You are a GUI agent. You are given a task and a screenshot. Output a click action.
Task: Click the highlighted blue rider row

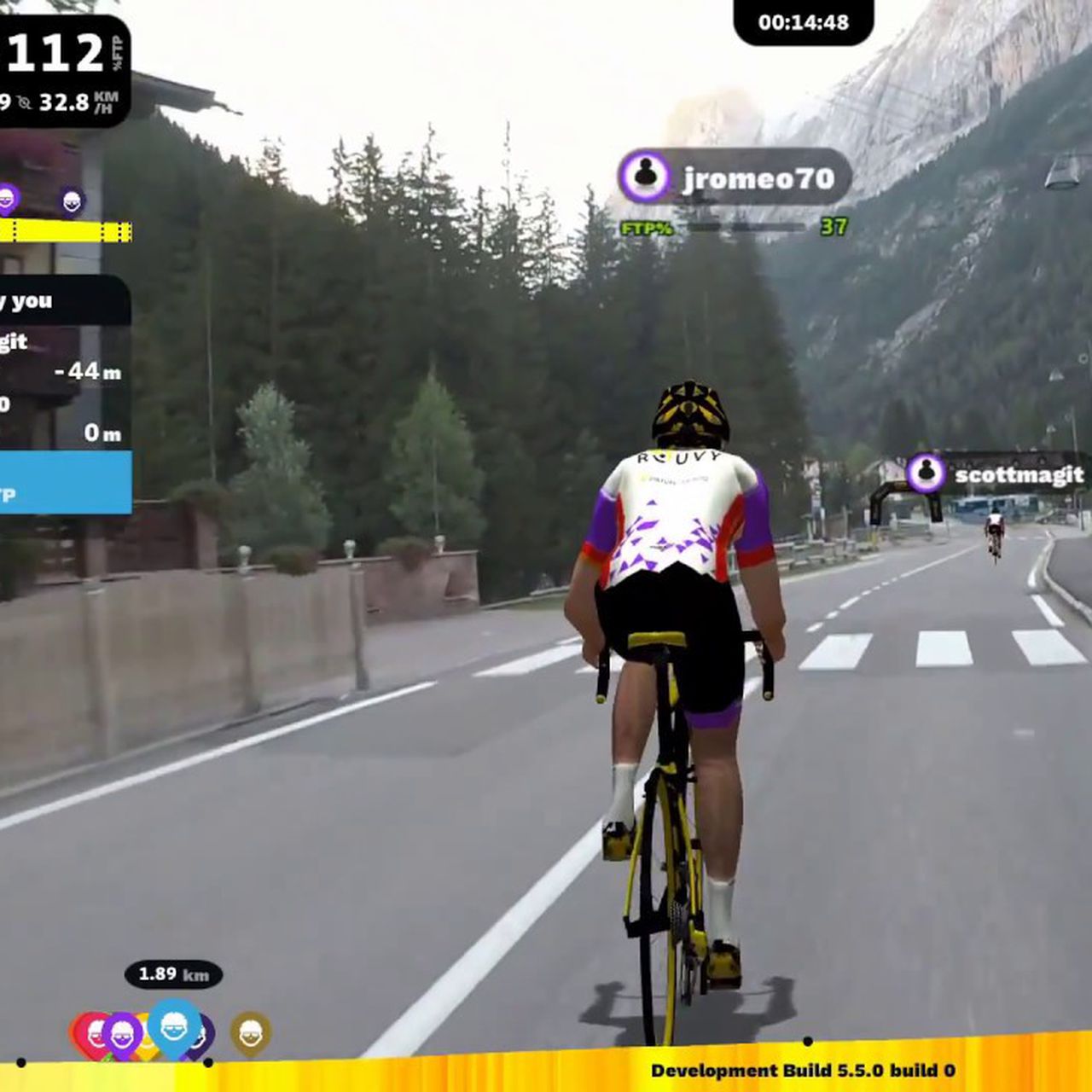click(x=64, y=483)
